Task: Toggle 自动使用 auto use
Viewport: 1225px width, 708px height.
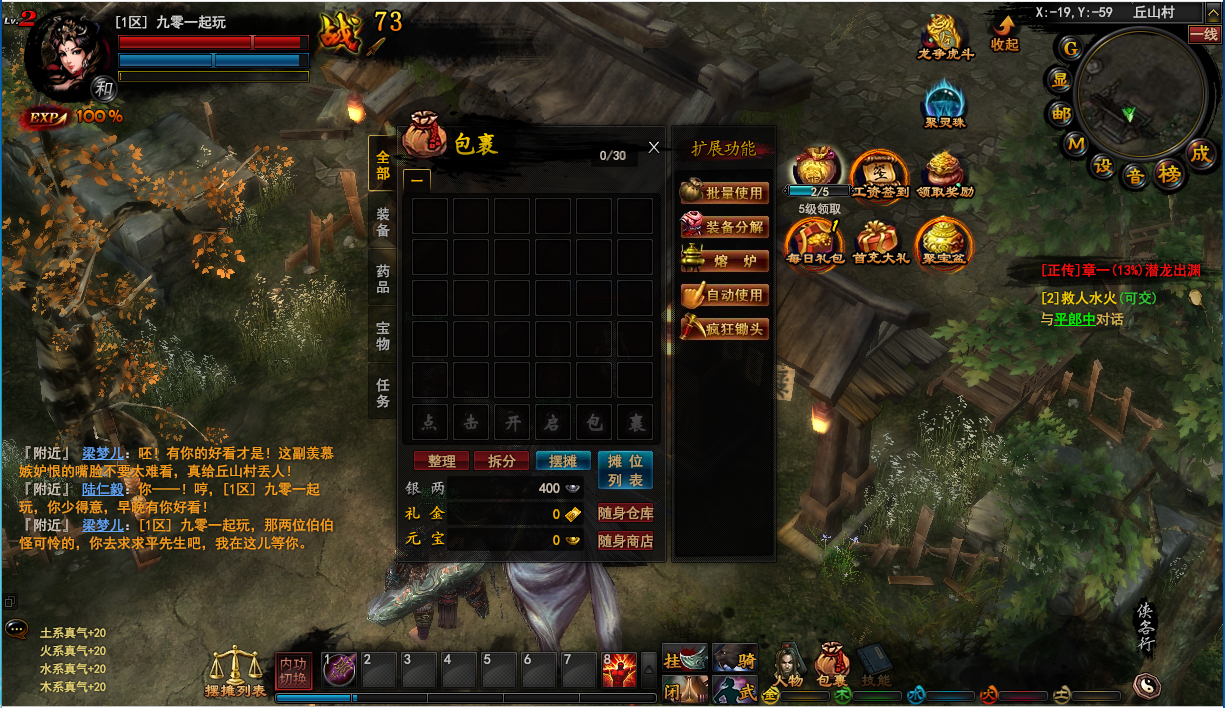Action: [725, 295]
